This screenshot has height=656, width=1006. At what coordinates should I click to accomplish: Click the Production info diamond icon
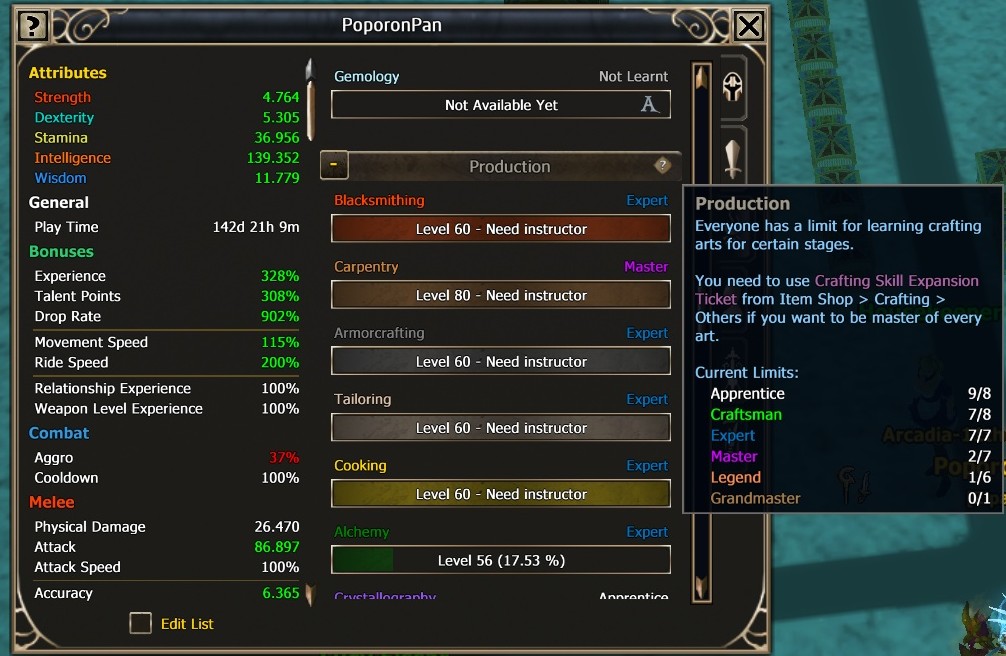[662, 166]
